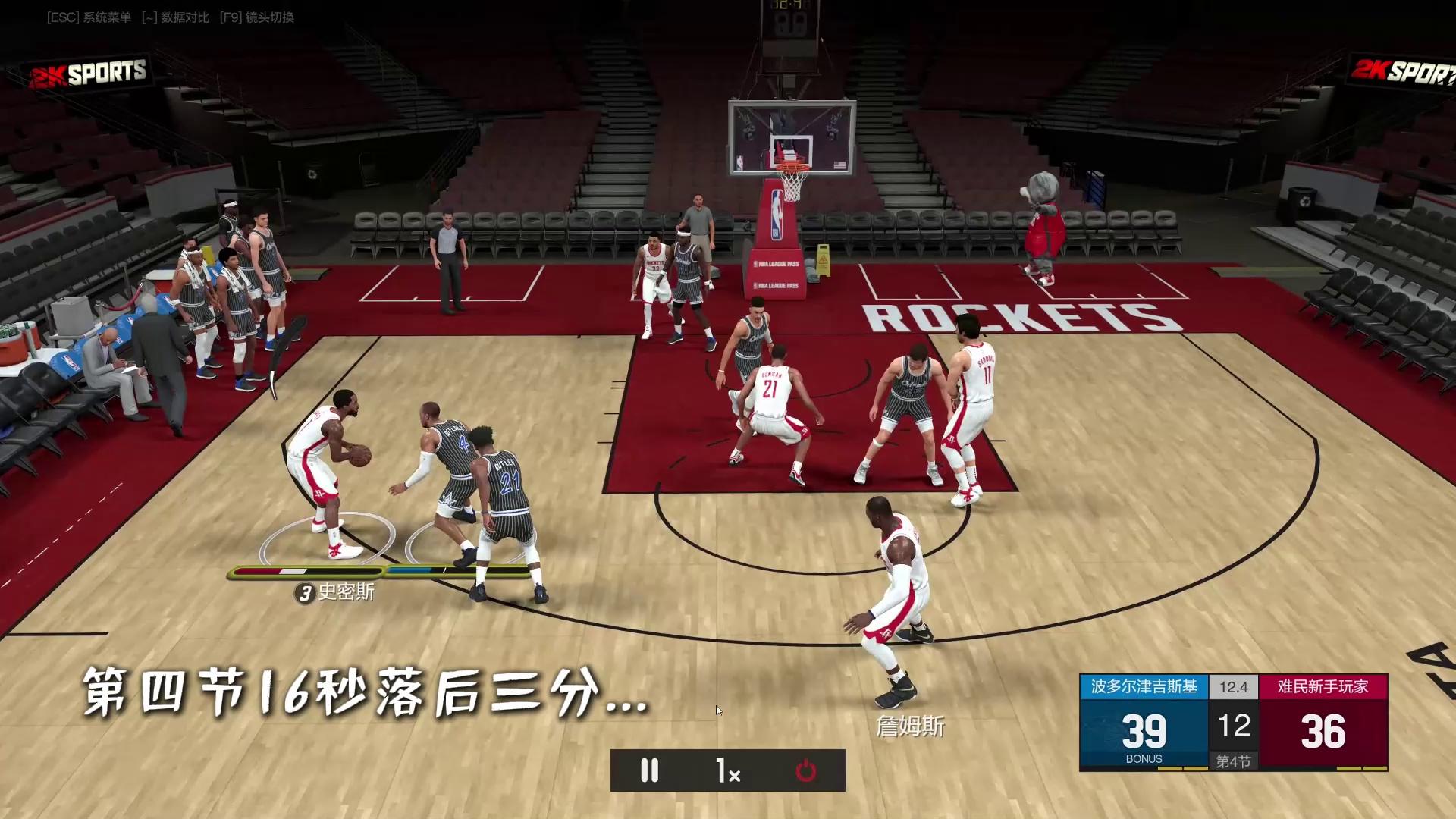
Task: Click the red power button
Action: [x=805, y=770]
